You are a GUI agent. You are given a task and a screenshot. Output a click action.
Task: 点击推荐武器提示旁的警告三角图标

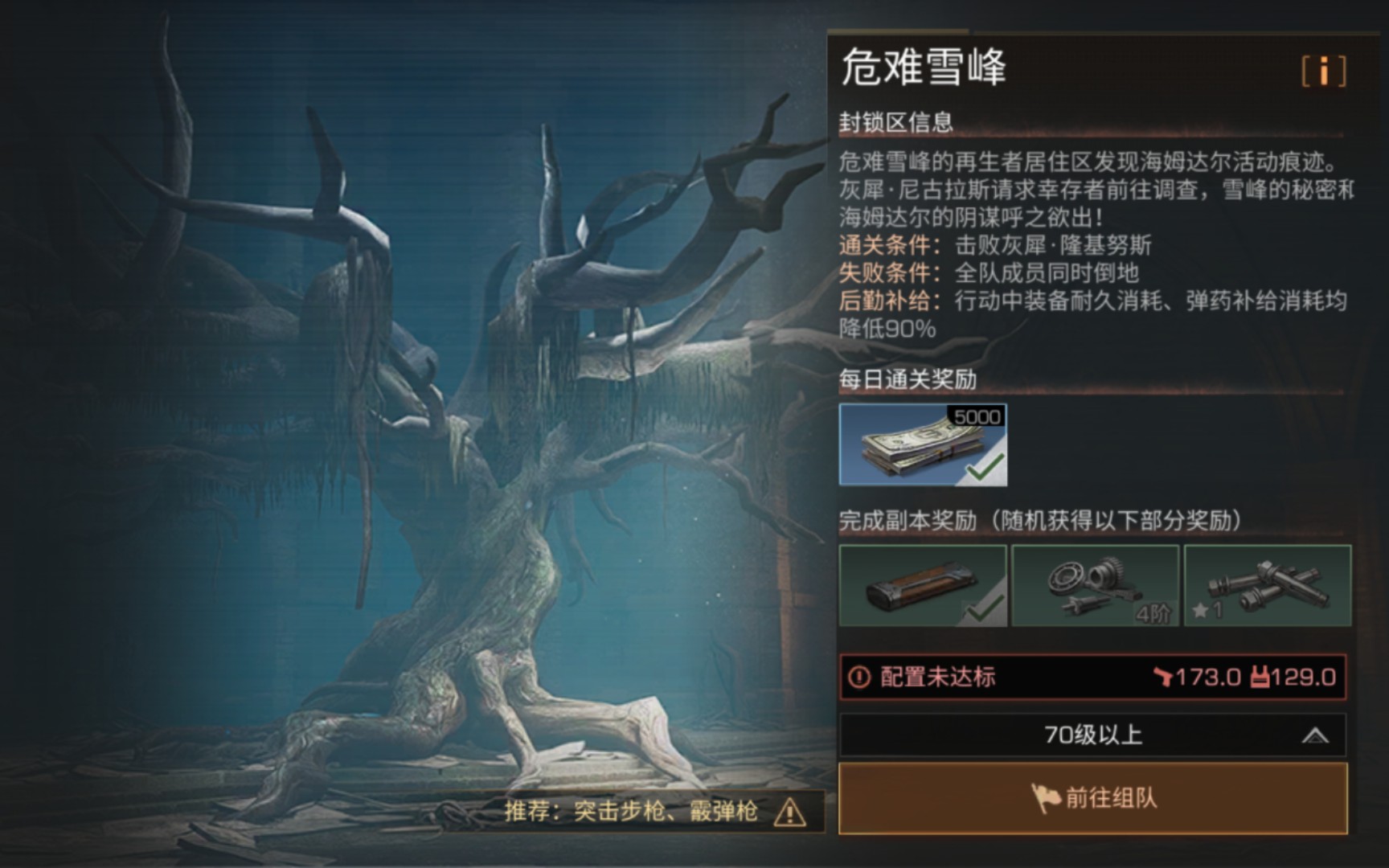tap(791, 813)
